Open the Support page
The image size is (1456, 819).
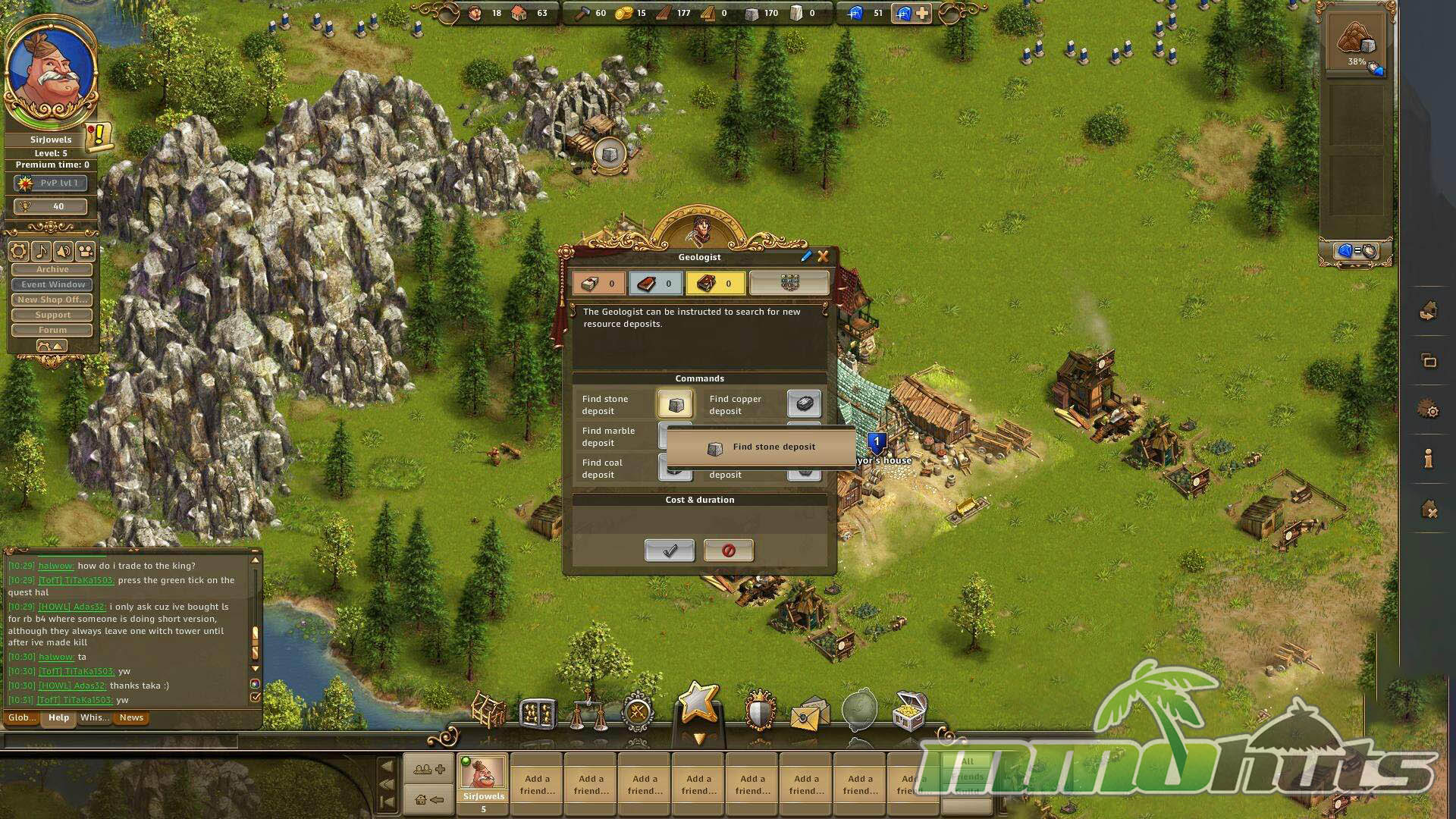tap(52, 315)
